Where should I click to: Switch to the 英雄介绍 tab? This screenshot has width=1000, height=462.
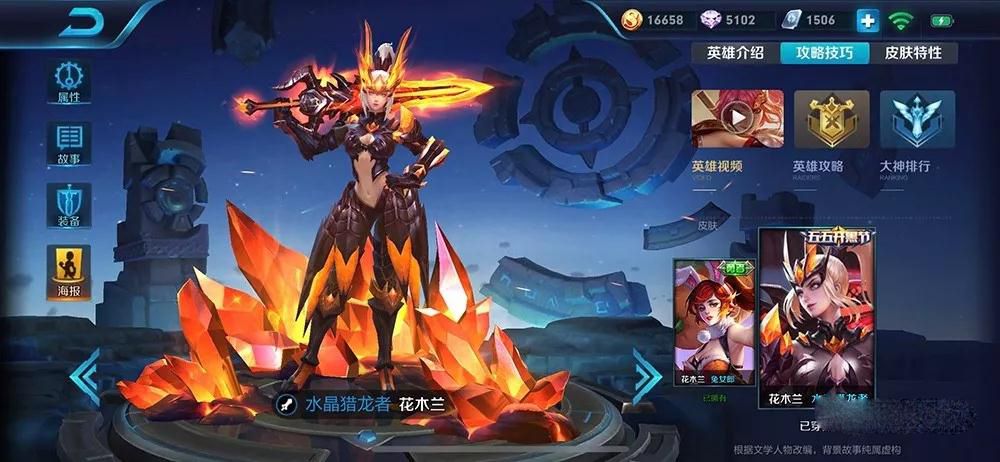point(735,53)
